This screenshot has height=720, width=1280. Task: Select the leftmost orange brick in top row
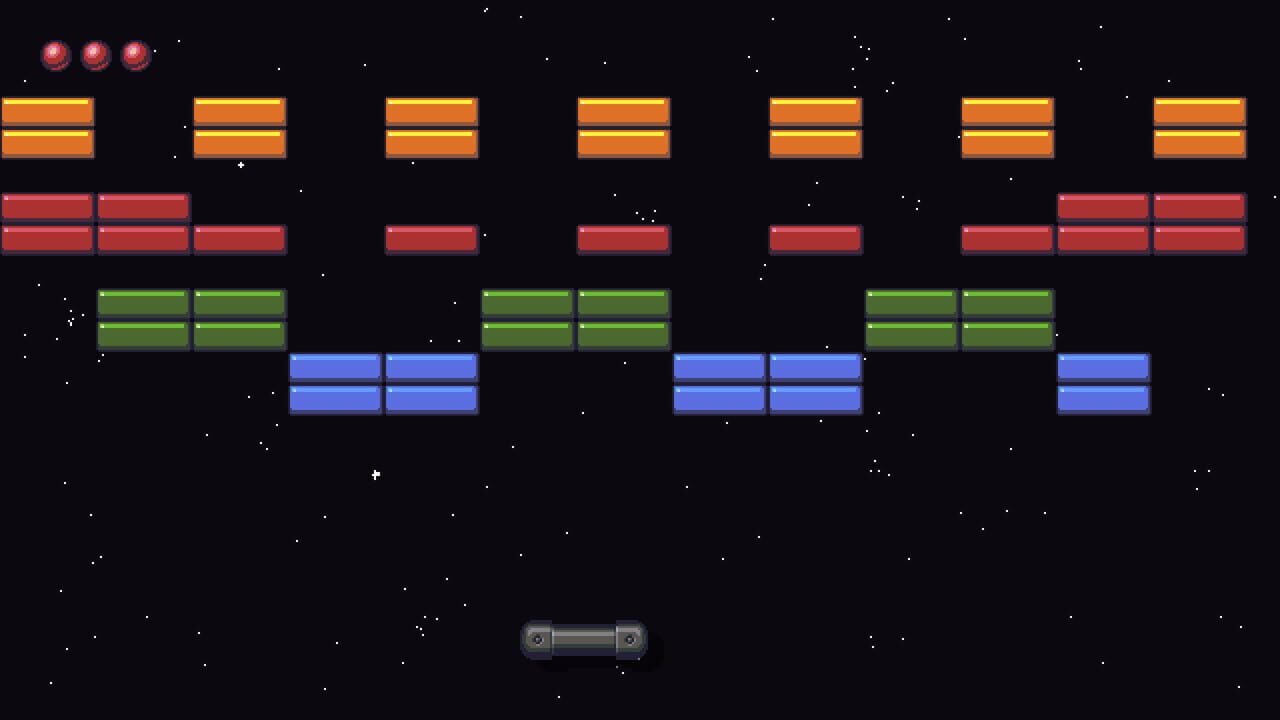point(48,110)
